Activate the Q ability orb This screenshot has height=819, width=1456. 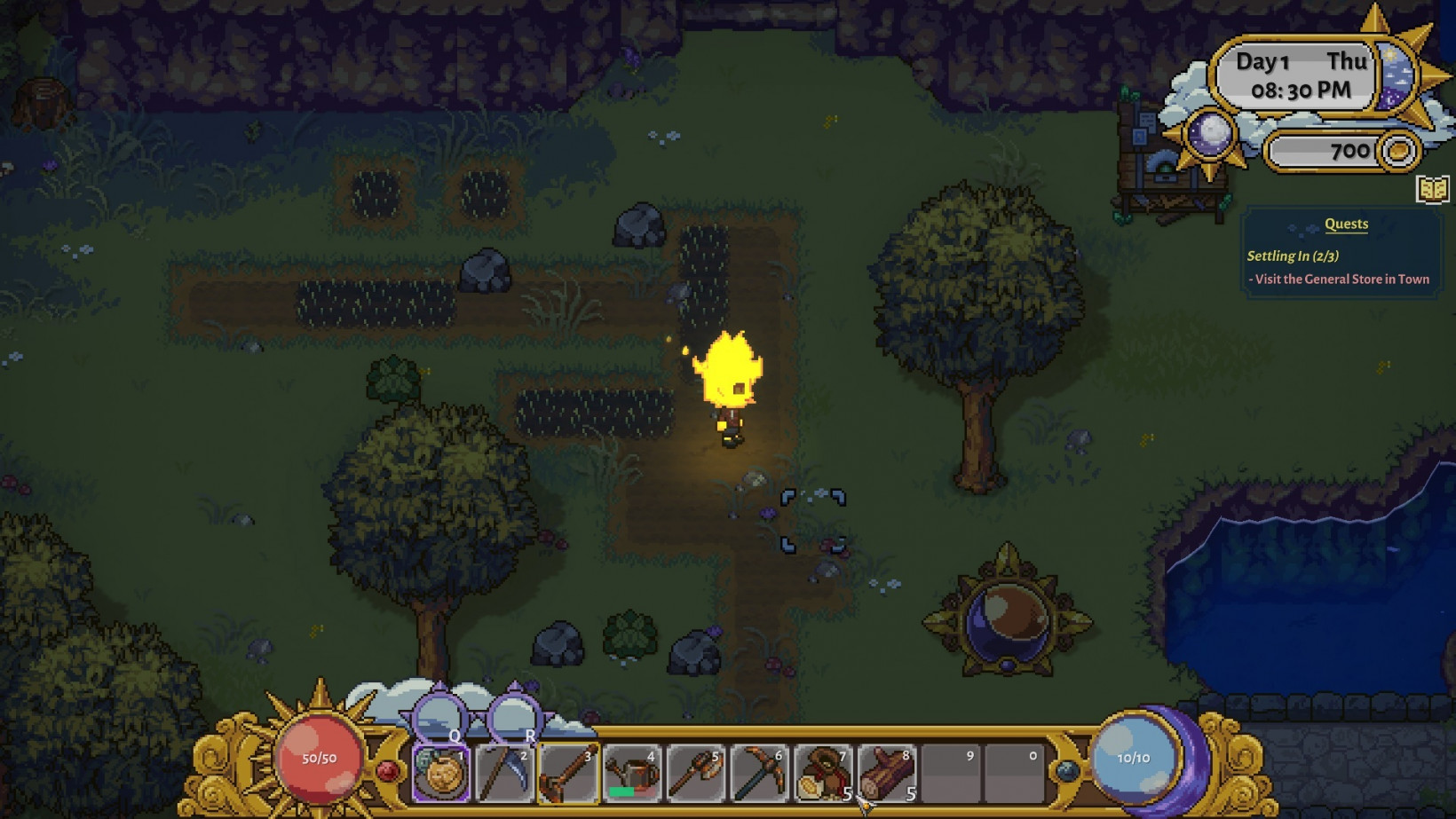click(440, 715)
